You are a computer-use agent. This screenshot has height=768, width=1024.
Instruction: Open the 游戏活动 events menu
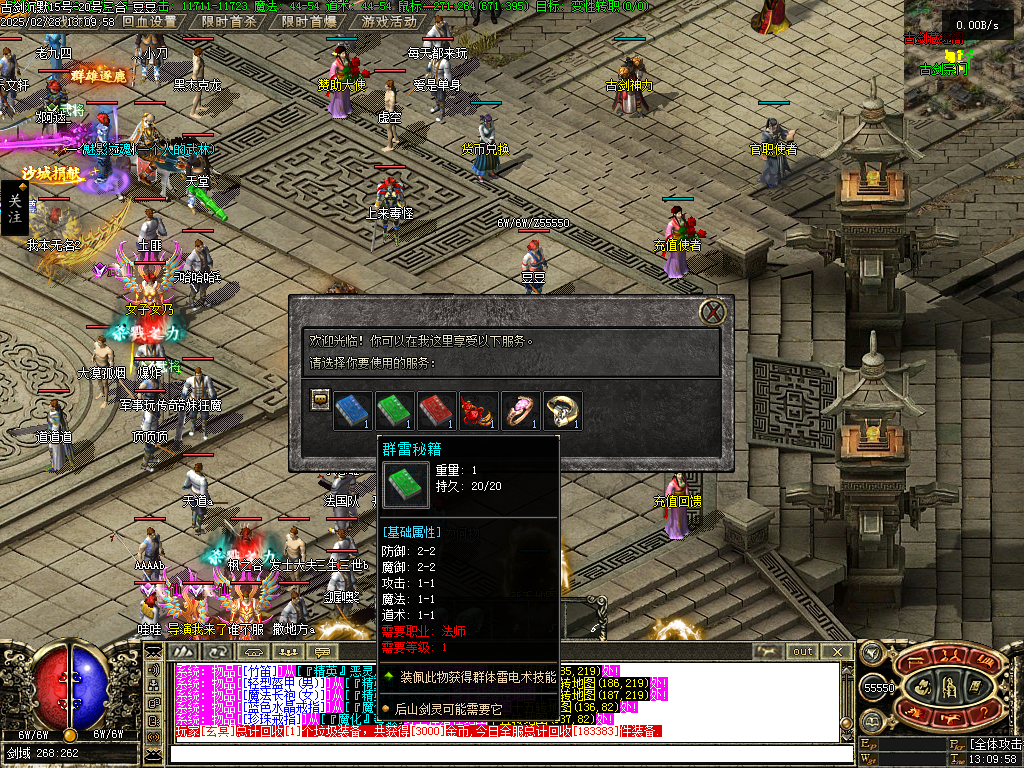[x=390, y=21]
